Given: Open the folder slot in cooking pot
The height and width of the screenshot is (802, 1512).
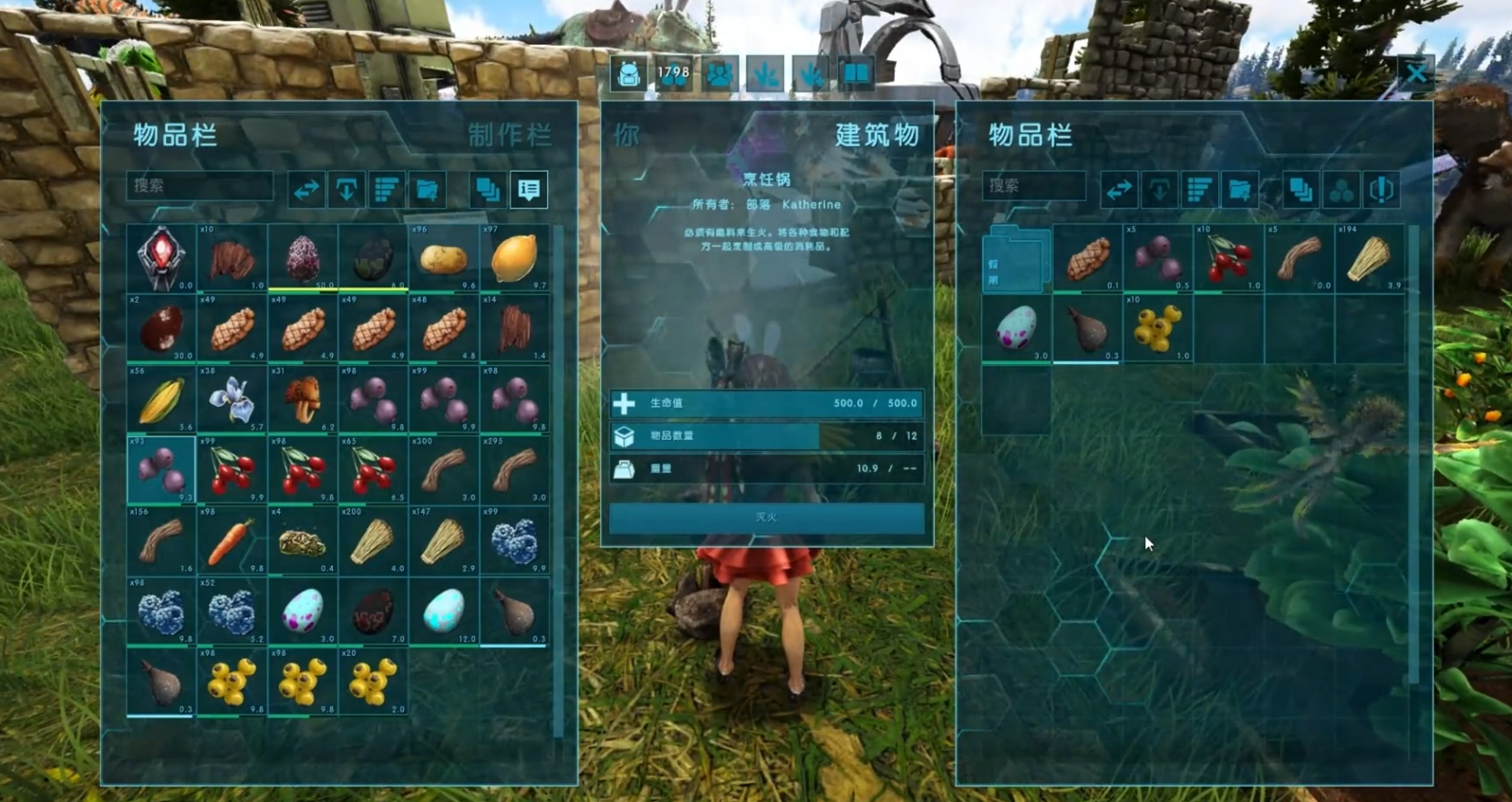Looking at the screenshot, I should (x=1016, y=260).
